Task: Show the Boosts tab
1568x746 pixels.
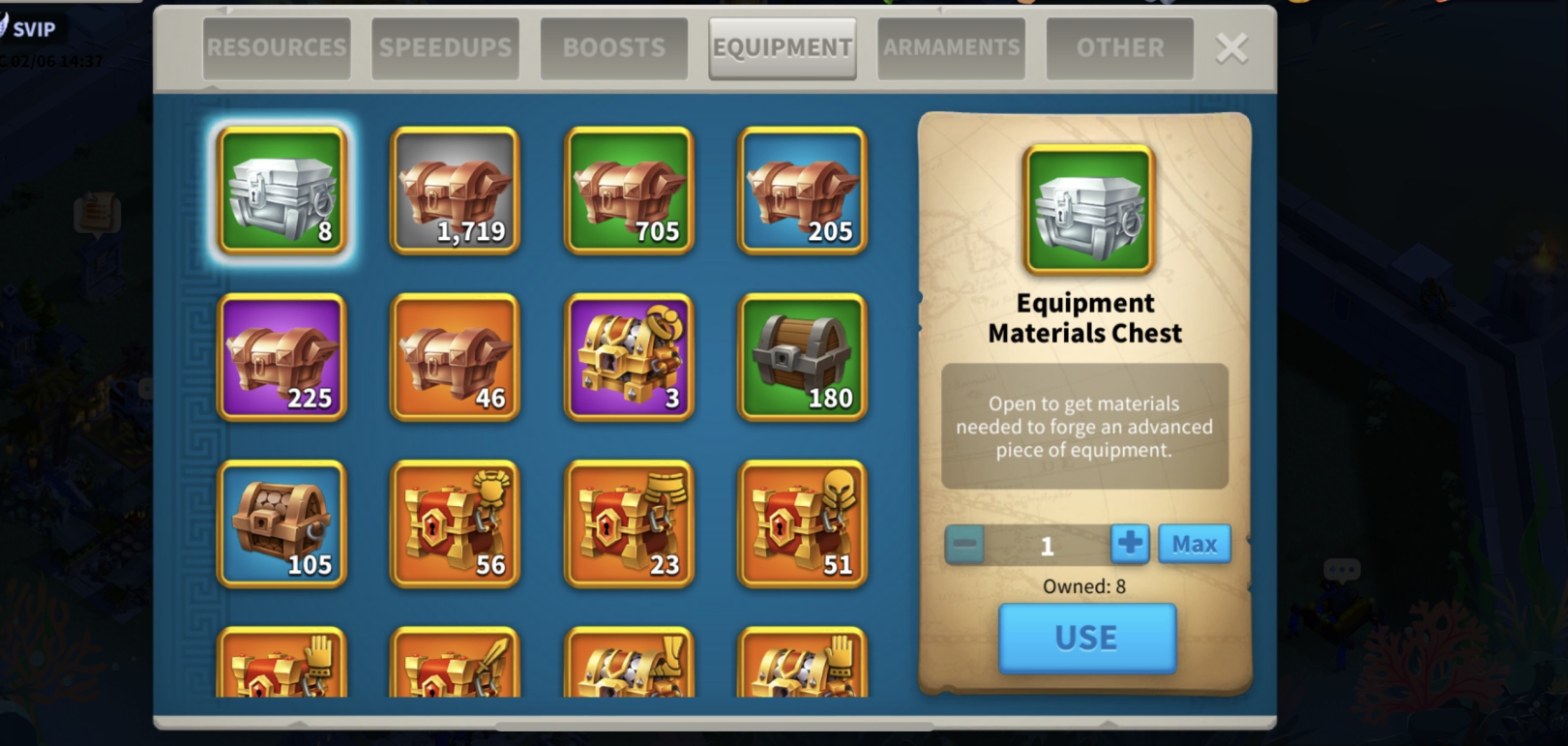Action: 614,48
